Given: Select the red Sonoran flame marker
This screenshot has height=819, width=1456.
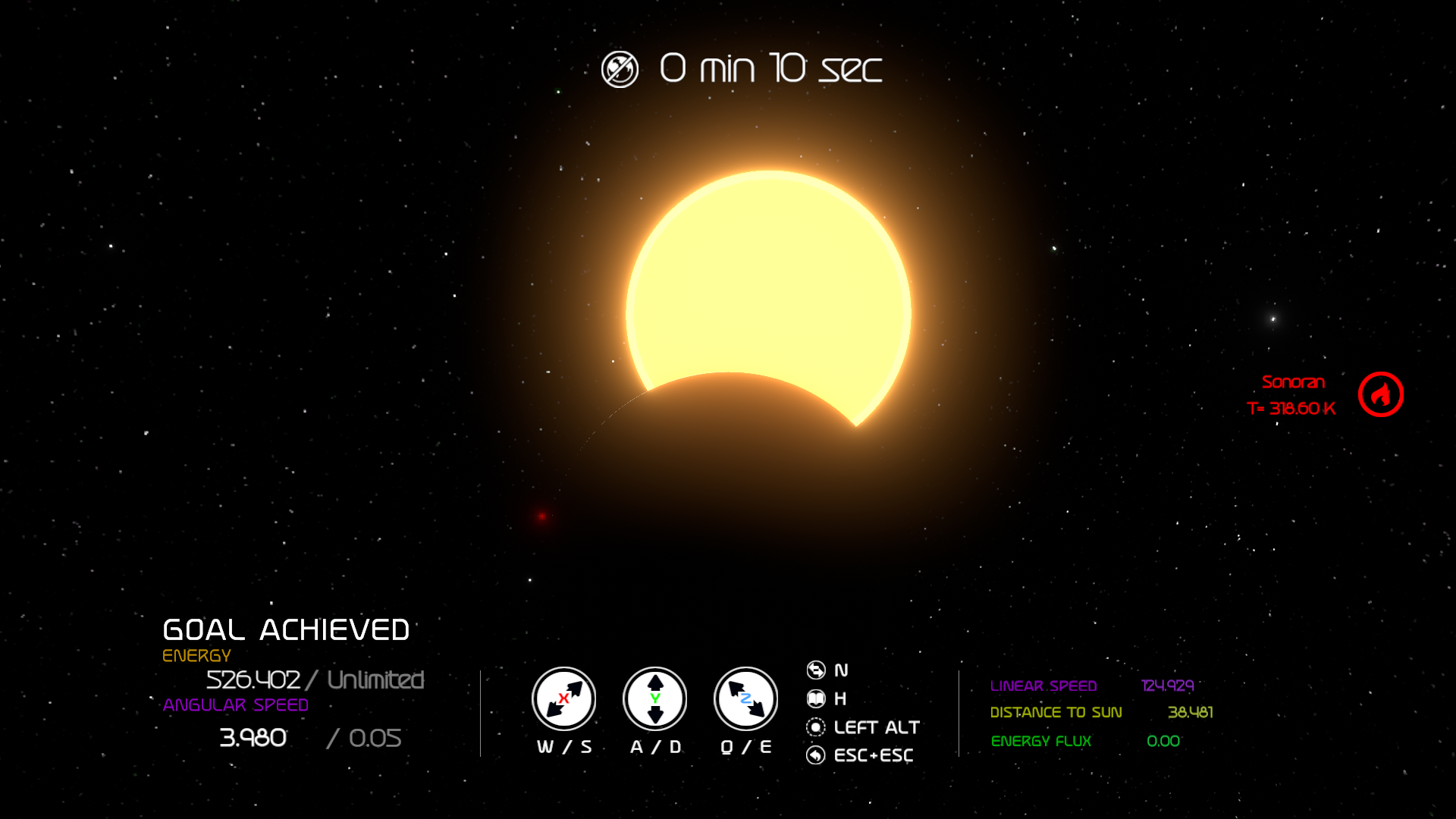Looking at the screenshot, I should tap(1380, 394).
